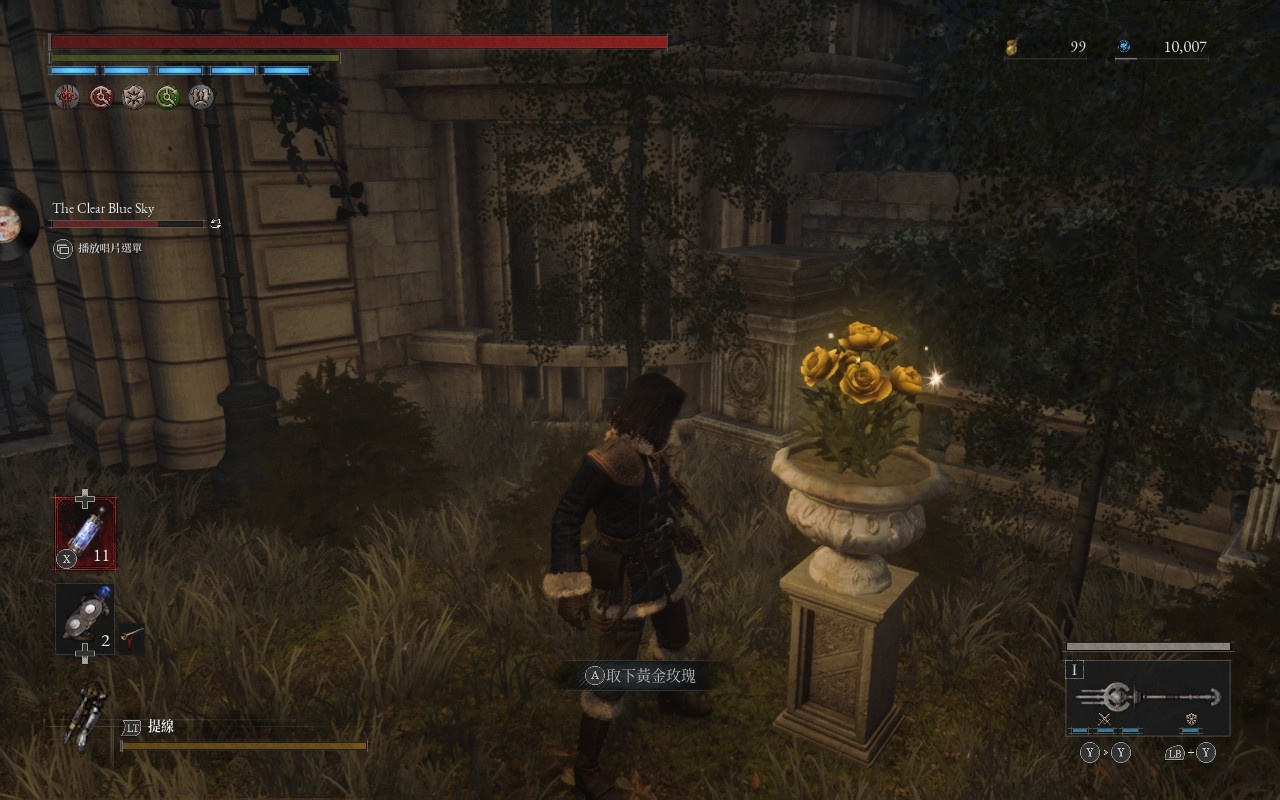The image size is (1280, 800).
Task: Click the green clock status effect icon
Action: [167, 97]
